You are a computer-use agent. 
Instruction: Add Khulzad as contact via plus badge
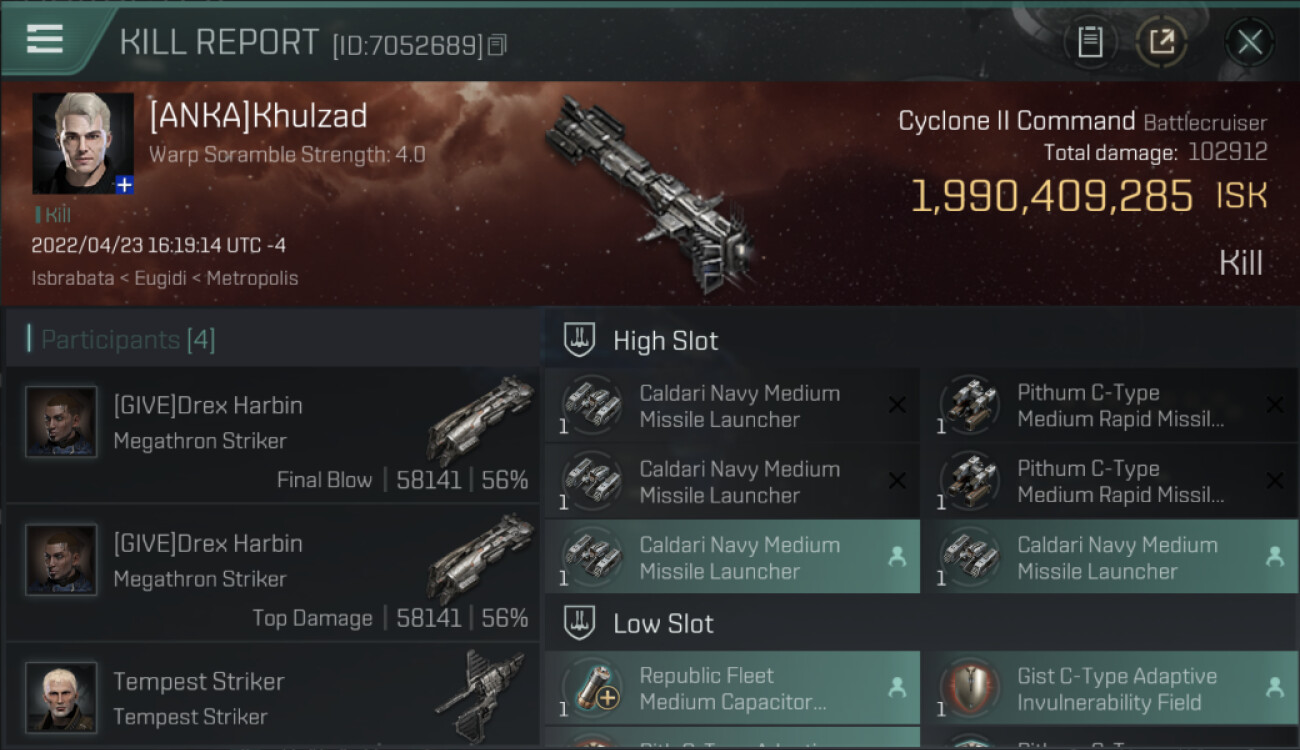tap(124, 185)
